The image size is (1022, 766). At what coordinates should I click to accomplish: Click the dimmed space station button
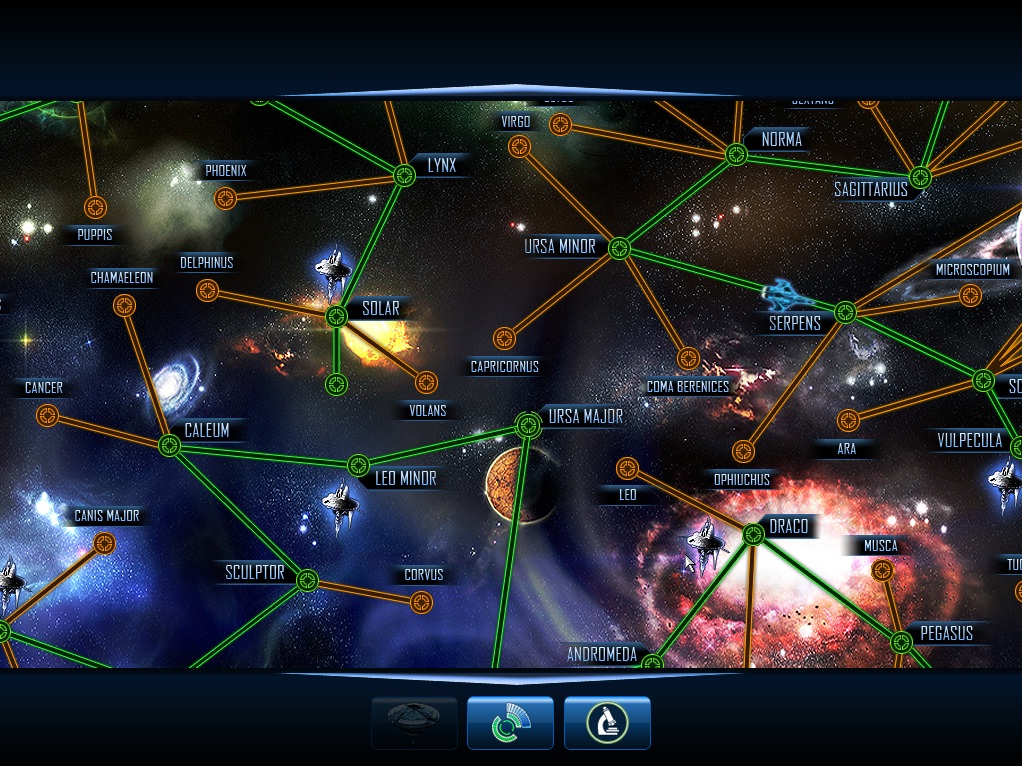[414, 723]
